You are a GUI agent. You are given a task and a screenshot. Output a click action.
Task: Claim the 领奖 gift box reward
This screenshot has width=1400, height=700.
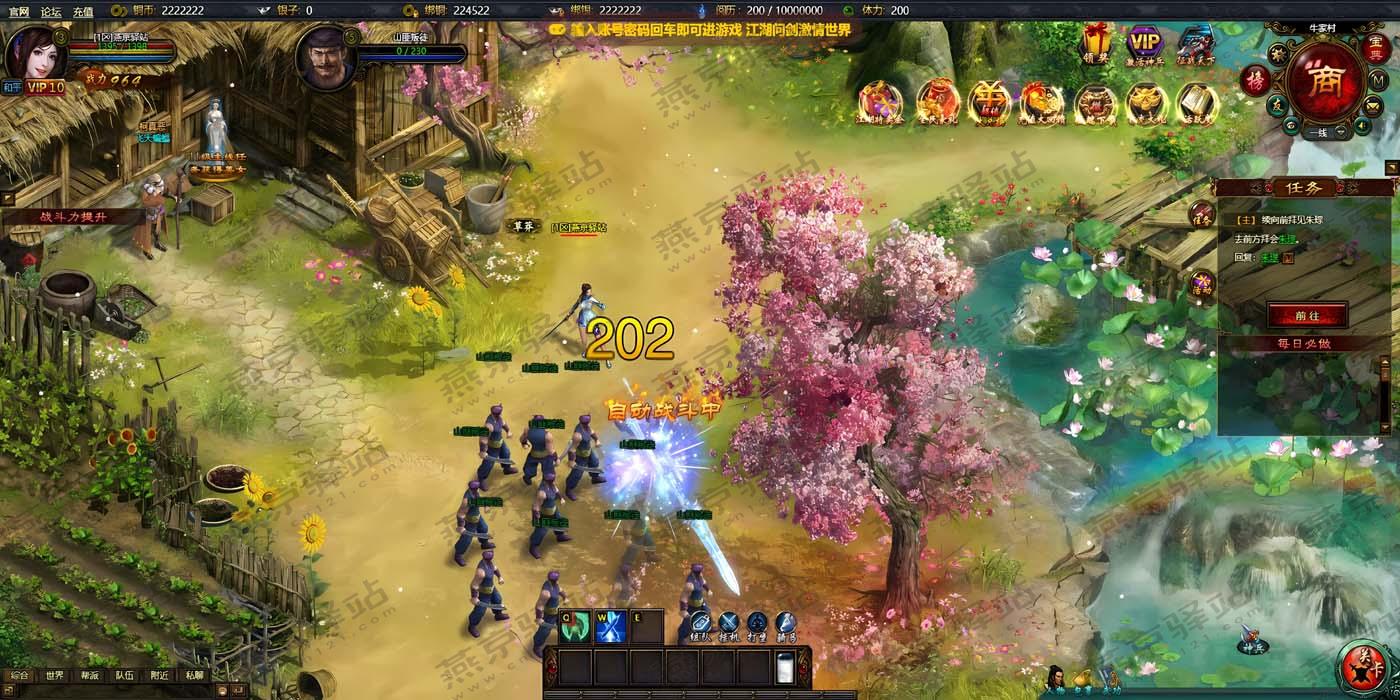point(1096,44)
